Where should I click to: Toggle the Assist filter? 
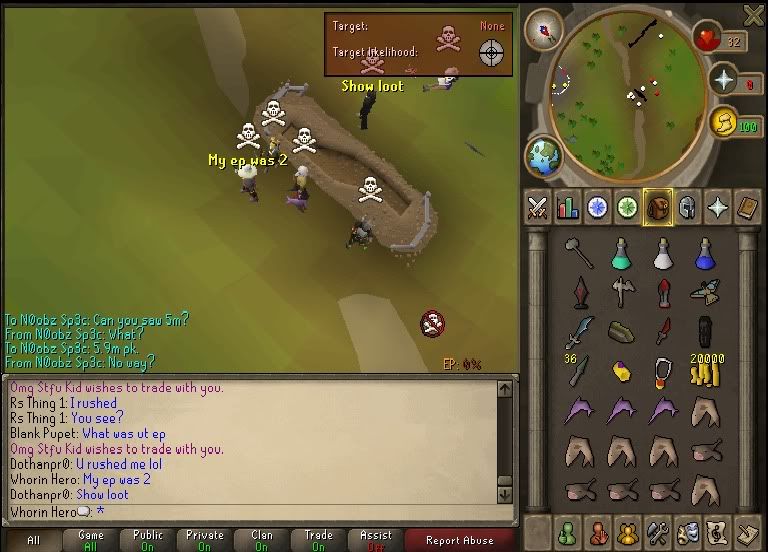coord(376,540)
